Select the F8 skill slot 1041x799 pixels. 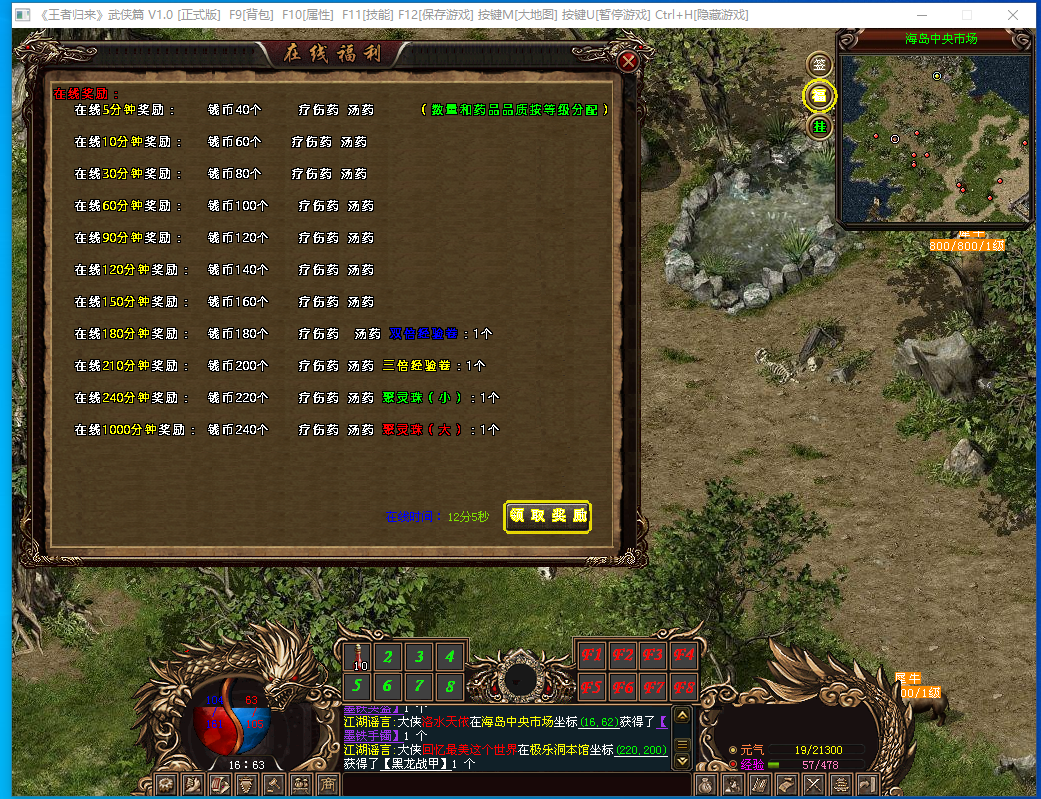[683, 688]
